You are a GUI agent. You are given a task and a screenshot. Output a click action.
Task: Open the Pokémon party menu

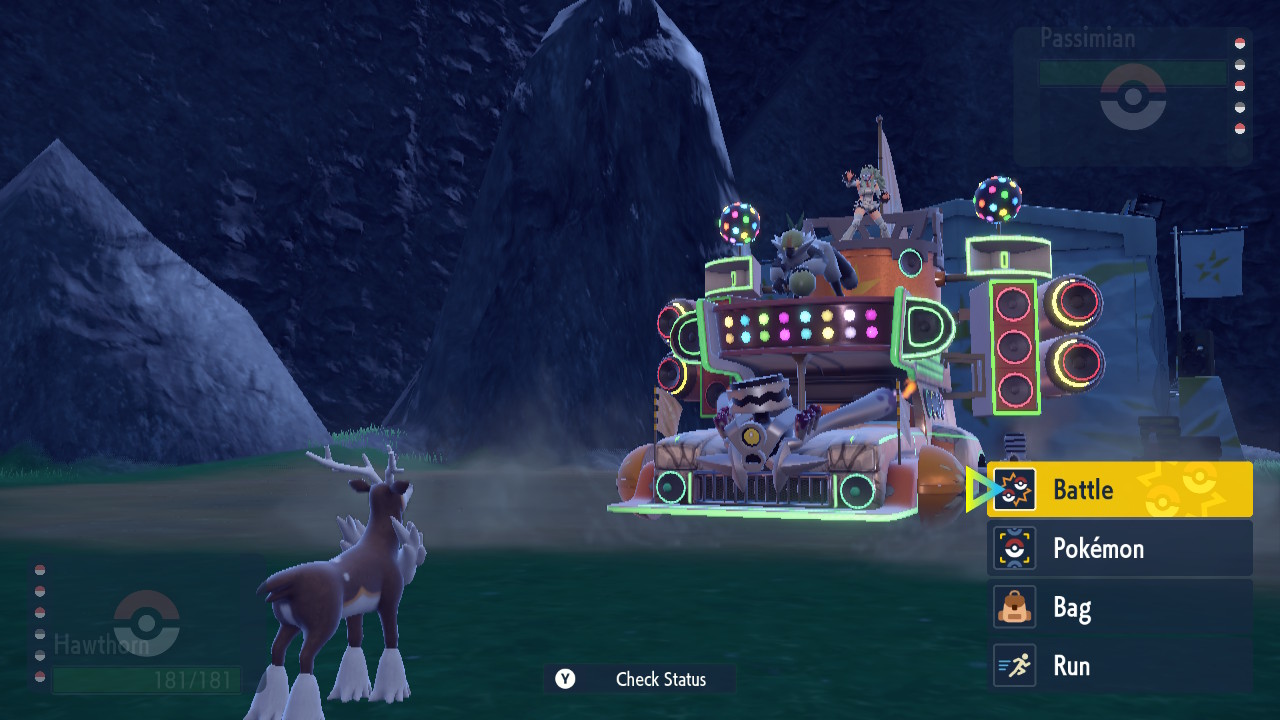tap(1119, 548)
